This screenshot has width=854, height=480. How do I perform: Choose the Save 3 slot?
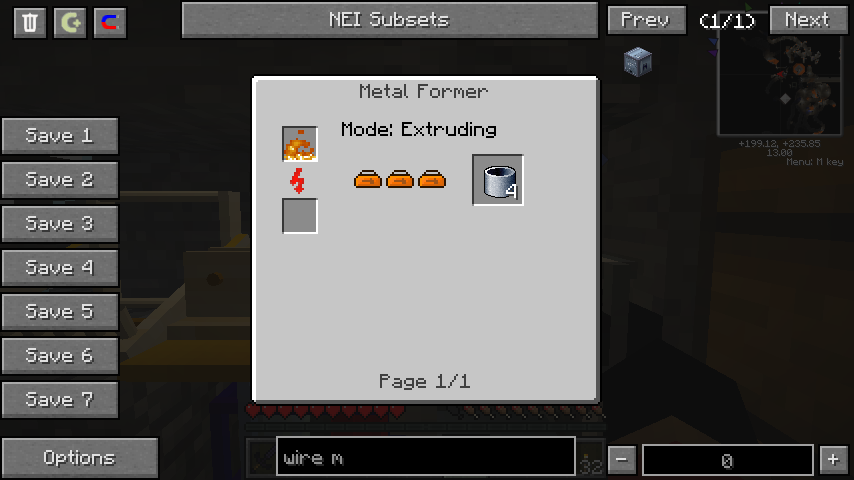60,224
